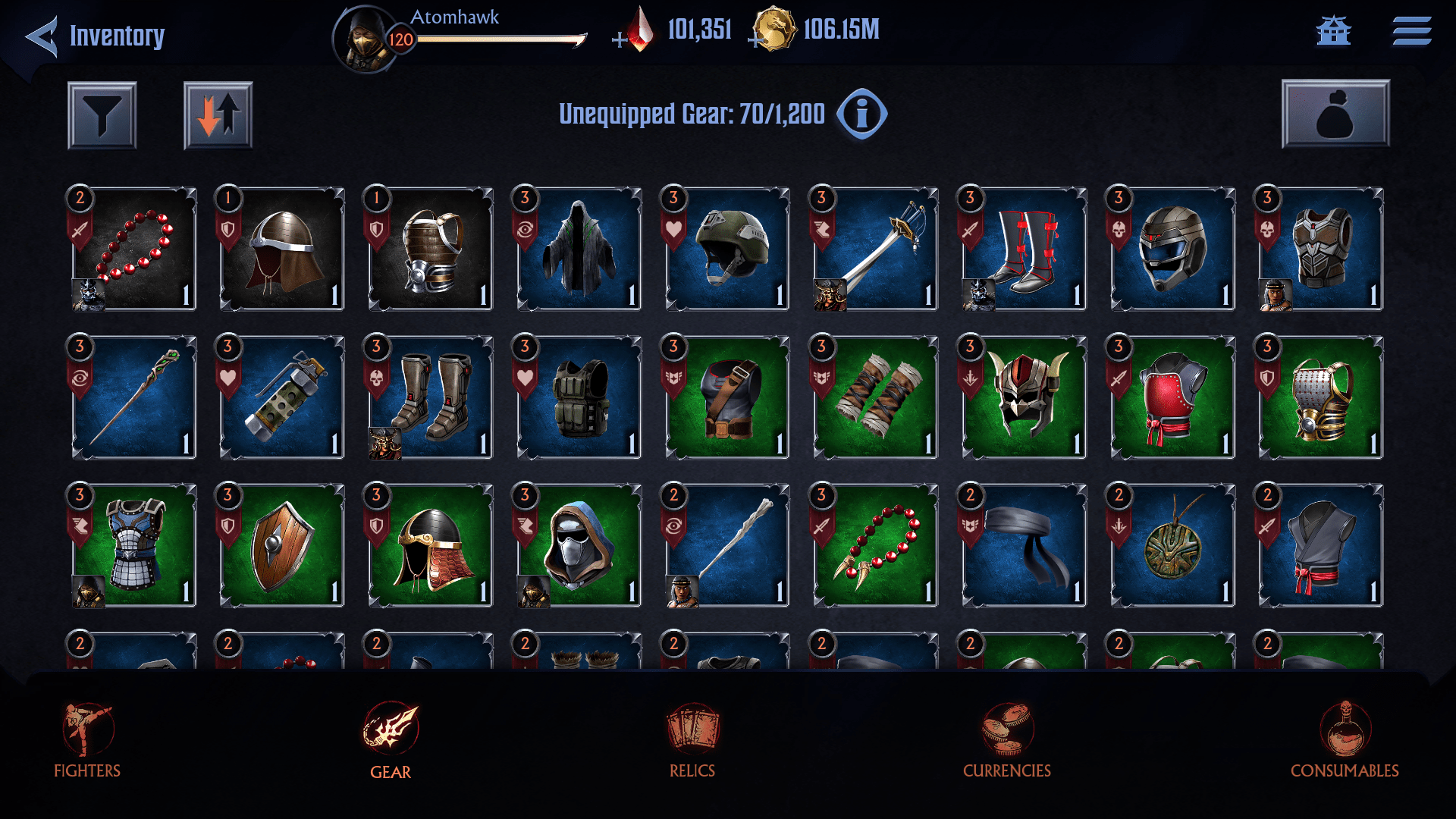
Task: Open the Consumables tab
Action: click(1345, 739)
